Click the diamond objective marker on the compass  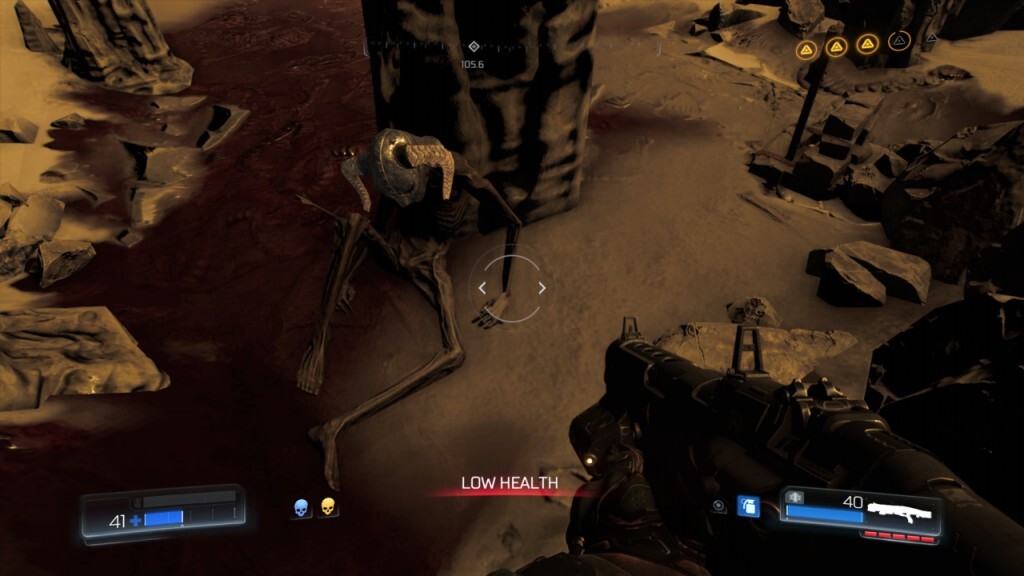click(x=473, y=46)
